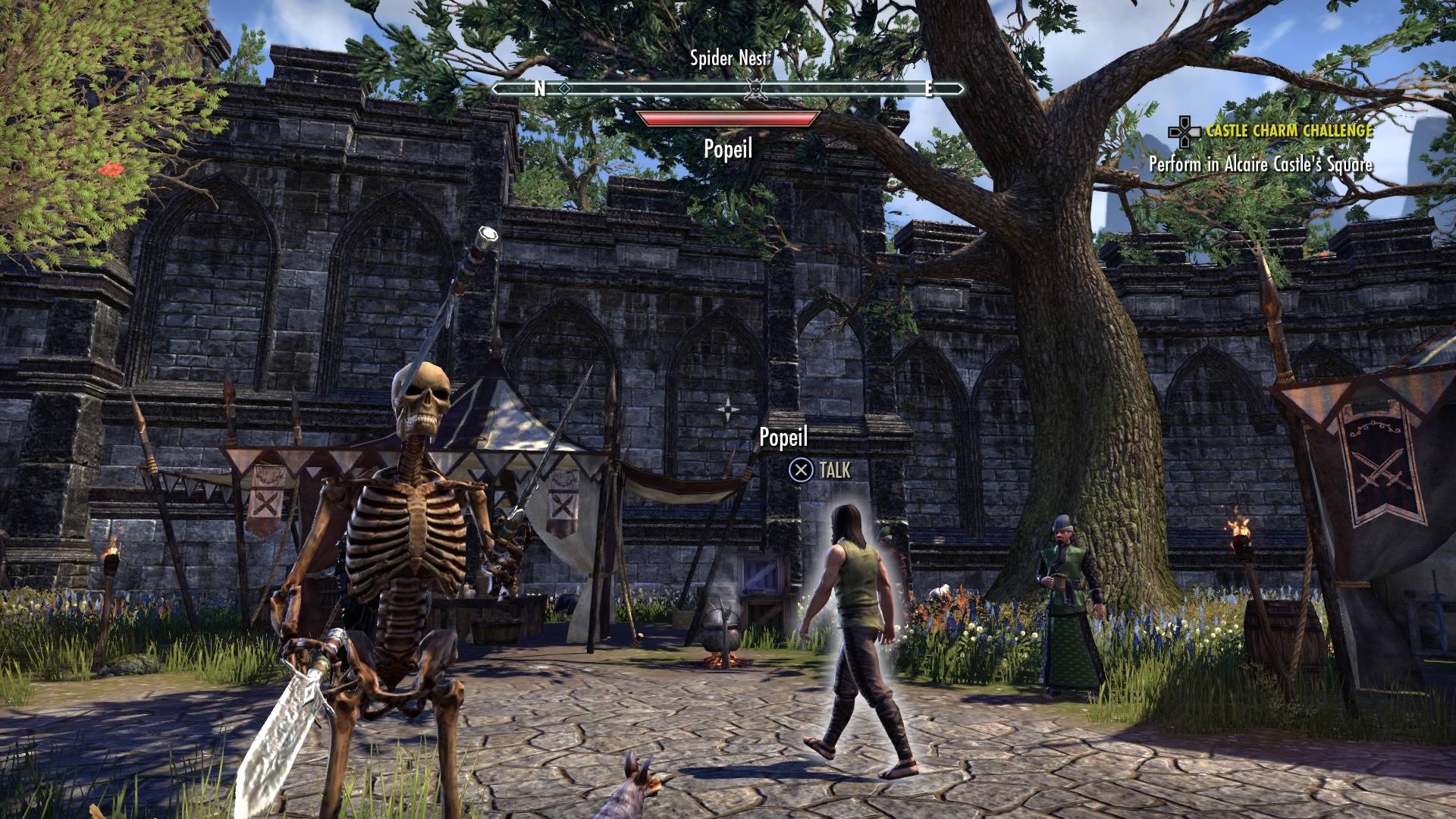Click the diamond marker on the compass bar
Screen dimensions: 1456x819
pos(564,89)
